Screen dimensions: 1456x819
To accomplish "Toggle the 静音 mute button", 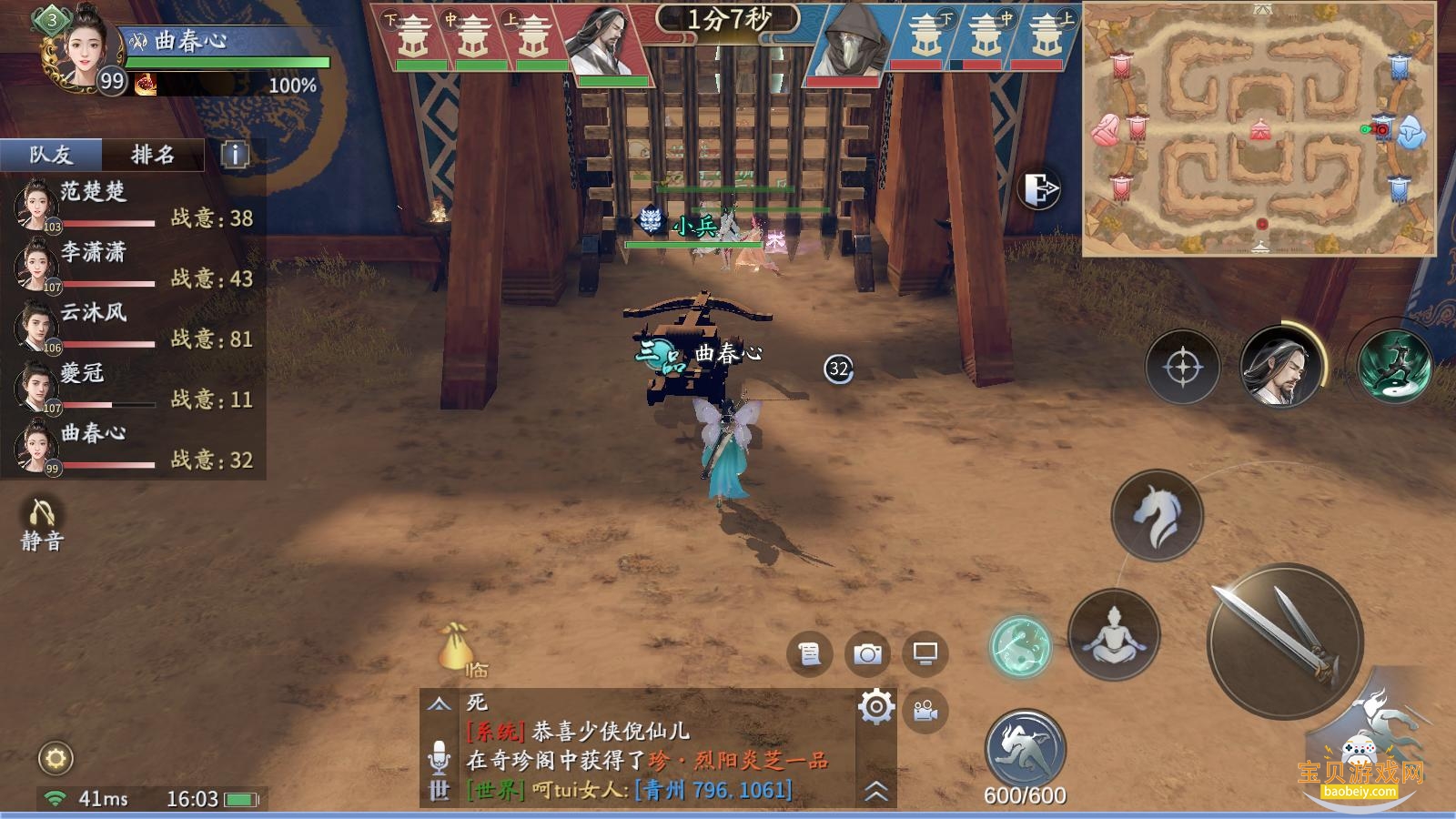I will click(x=42, y=525).
